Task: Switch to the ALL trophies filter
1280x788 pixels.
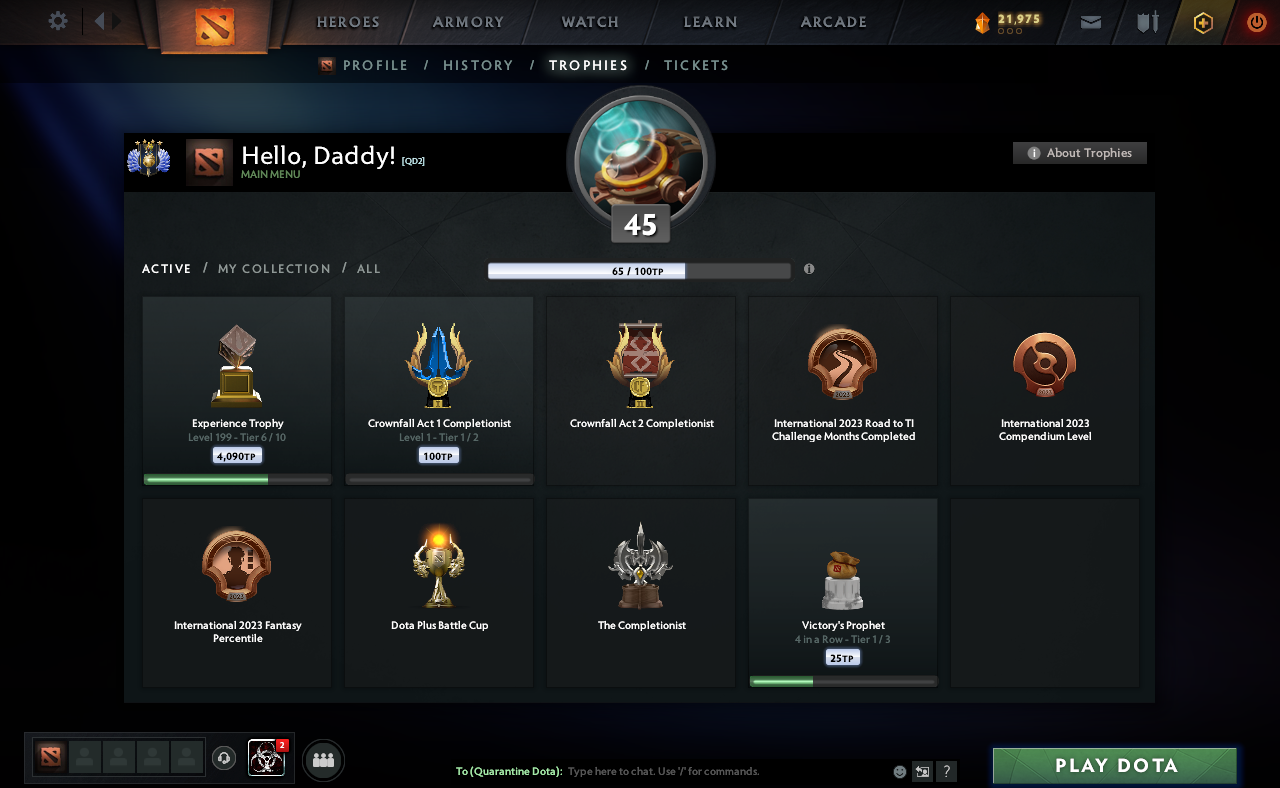Action: point(368,268)
